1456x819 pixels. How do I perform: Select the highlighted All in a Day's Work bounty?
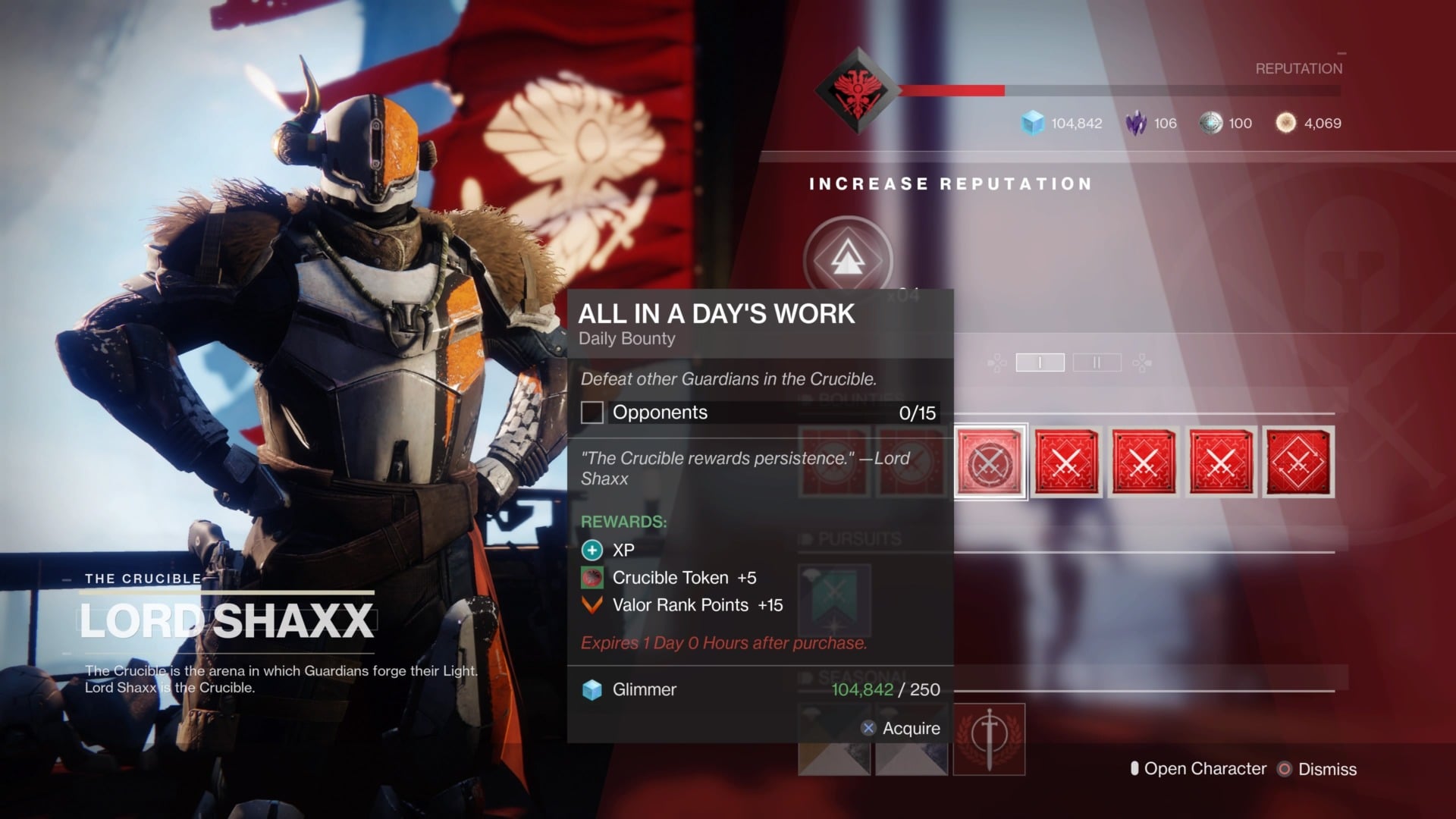tap(990, 462)
